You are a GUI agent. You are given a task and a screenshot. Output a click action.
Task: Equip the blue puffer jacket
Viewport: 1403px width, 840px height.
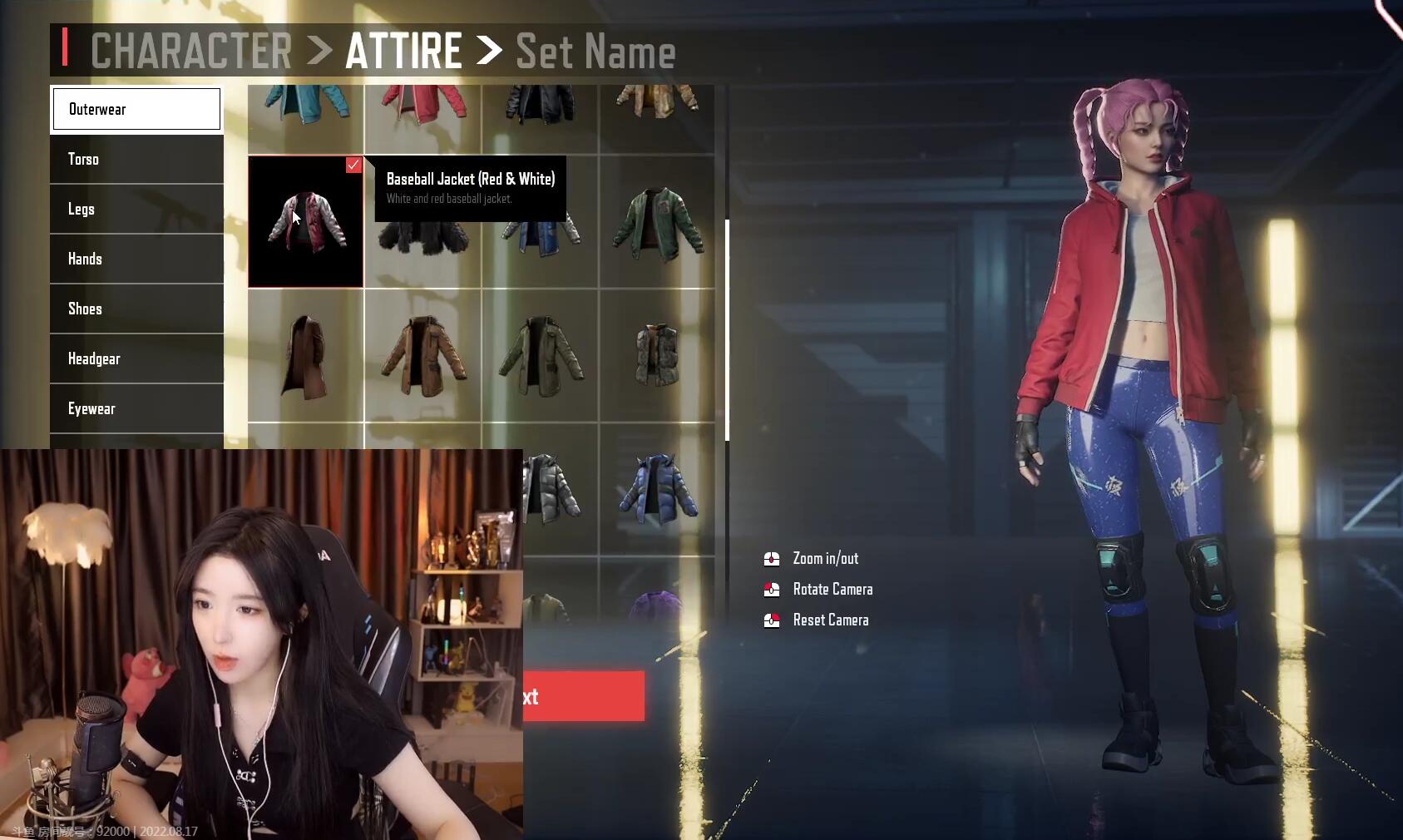(x=657, y=489)
